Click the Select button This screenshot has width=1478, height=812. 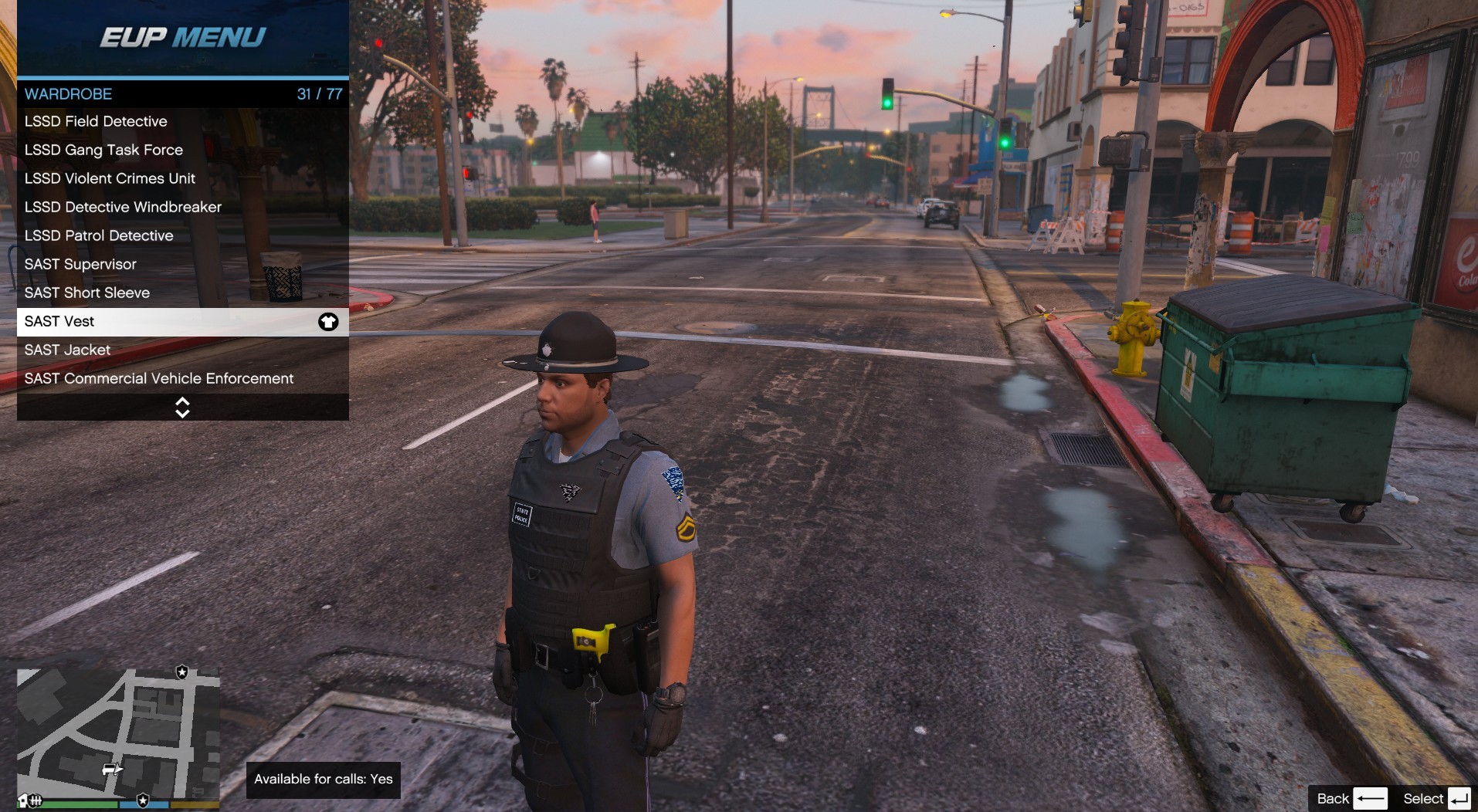[1436, 798]
